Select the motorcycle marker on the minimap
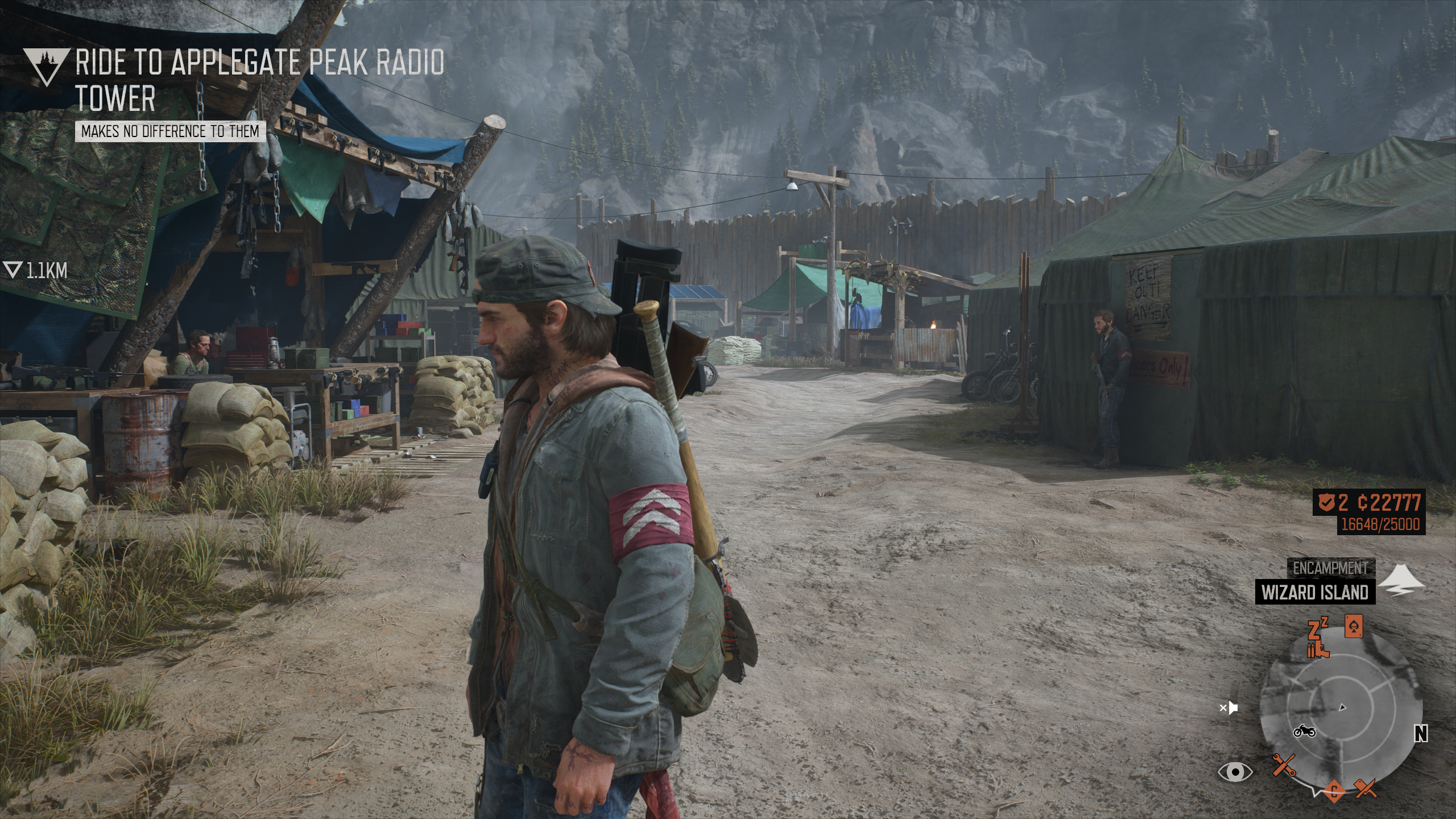The height and width of the screenshot is (819, 1456). click(x=1304, y=731)
